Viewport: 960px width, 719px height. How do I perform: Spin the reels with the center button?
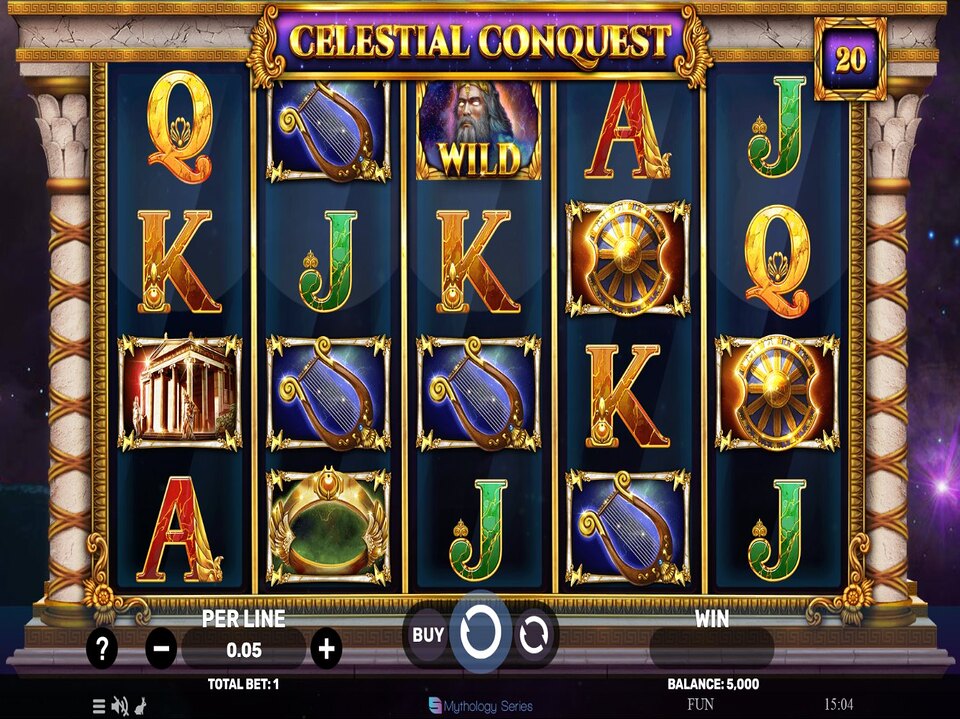(480, 632)
